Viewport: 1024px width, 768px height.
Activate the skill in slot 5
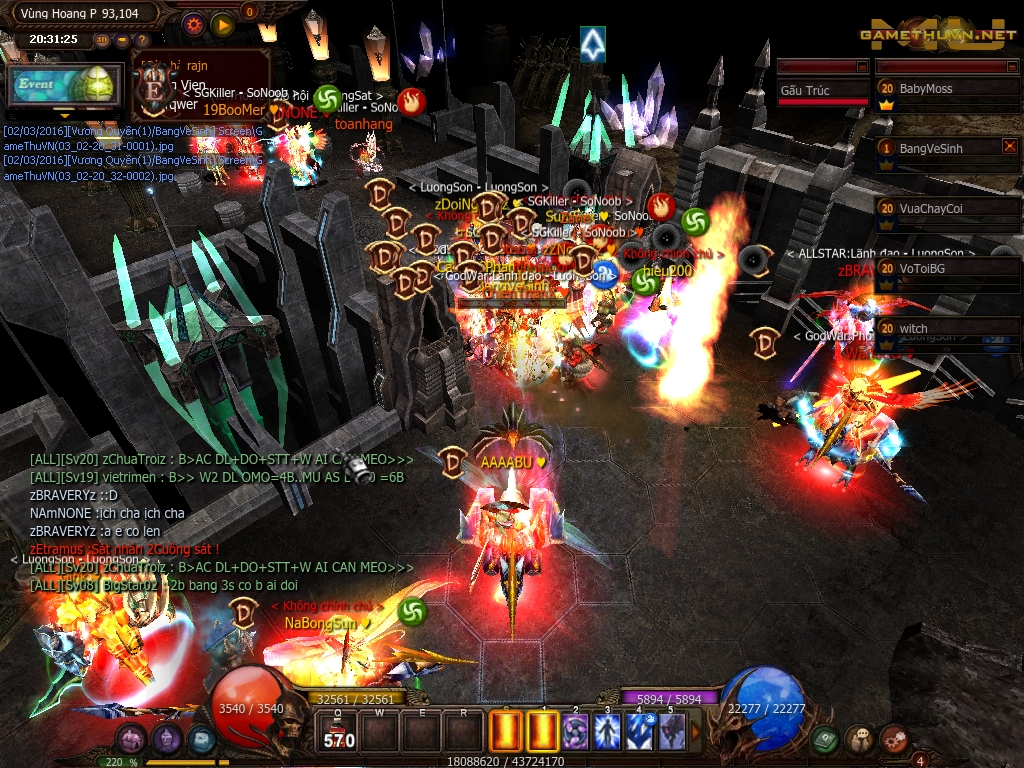tap(671, 732)
